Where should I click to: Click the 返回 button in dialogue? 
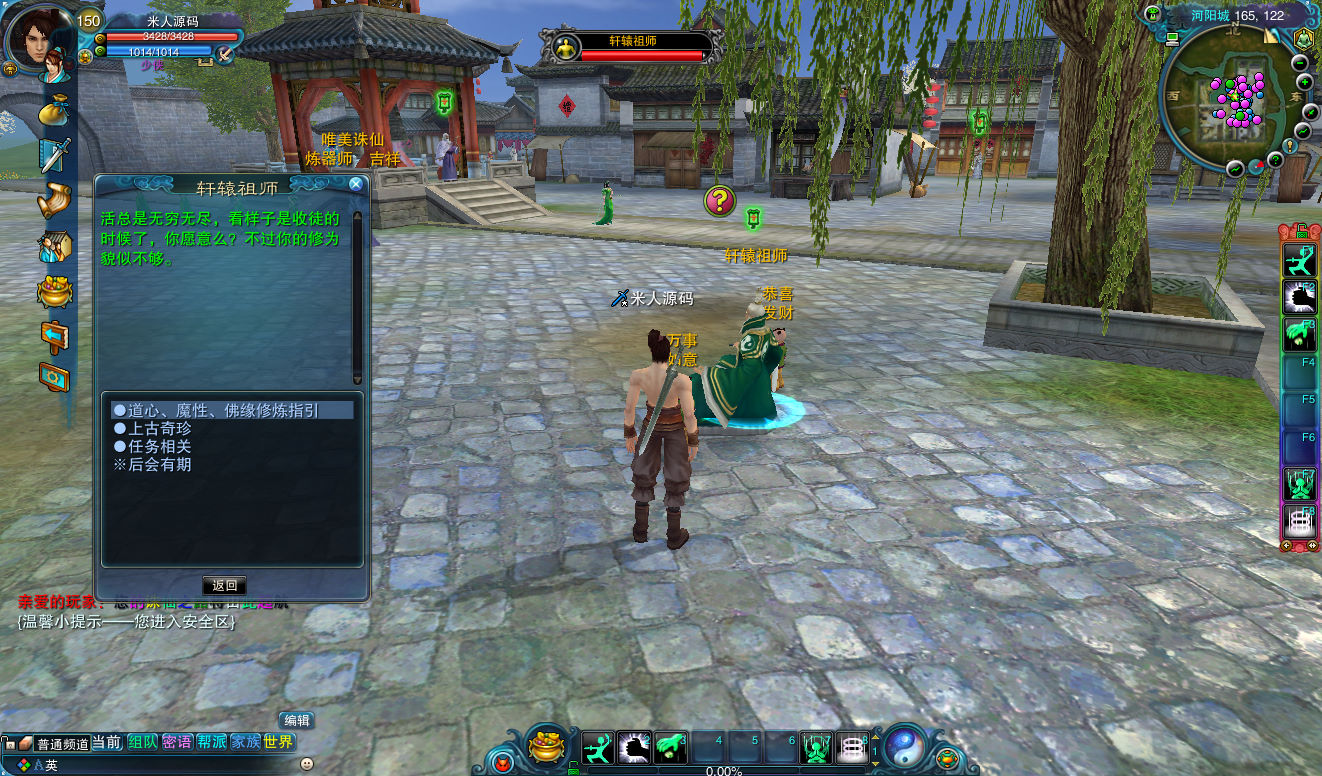pos(225,585)
